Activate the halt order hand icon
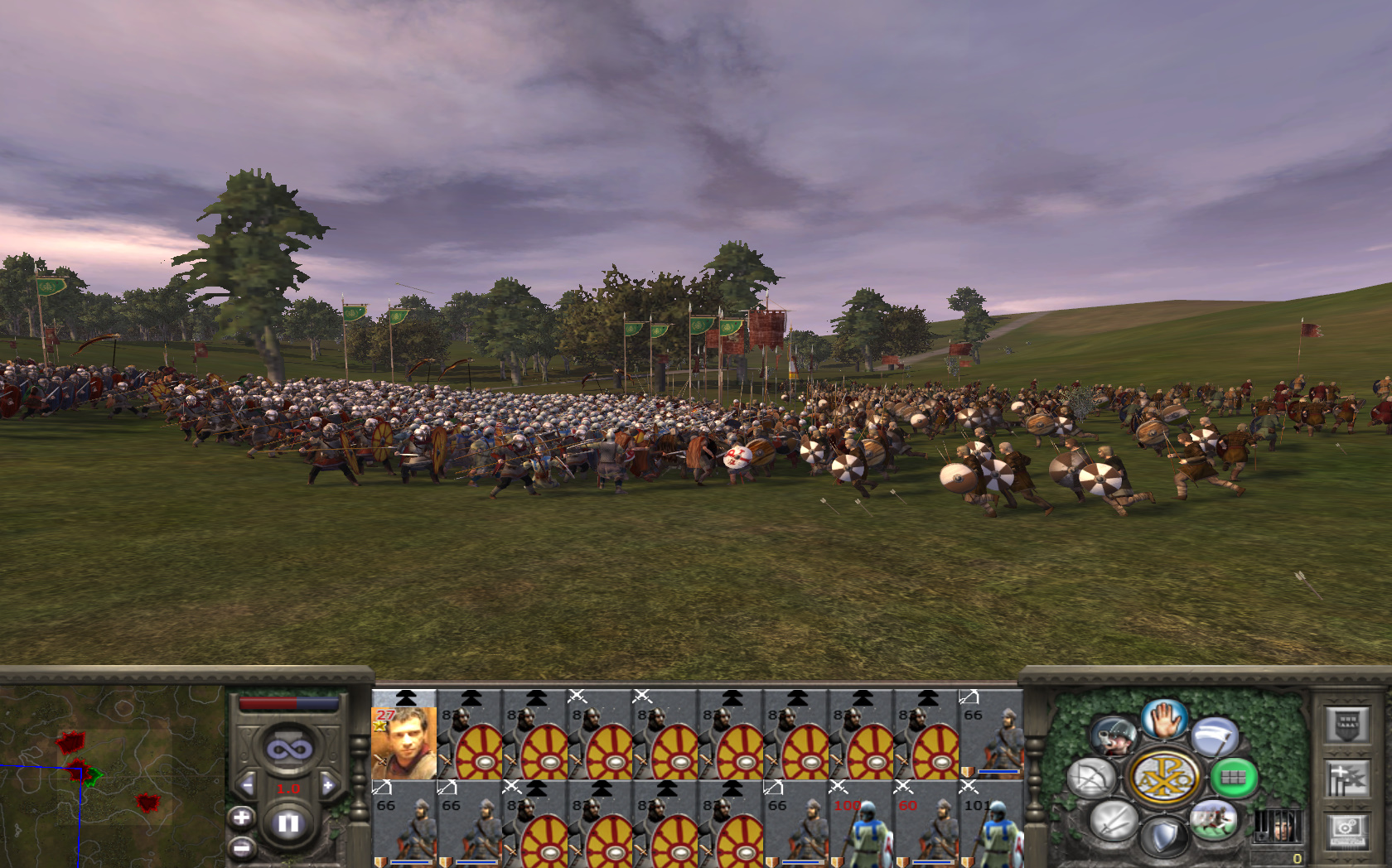Image resolution: width=1392 pixels, height=868 pixels. coord(1164,719)
